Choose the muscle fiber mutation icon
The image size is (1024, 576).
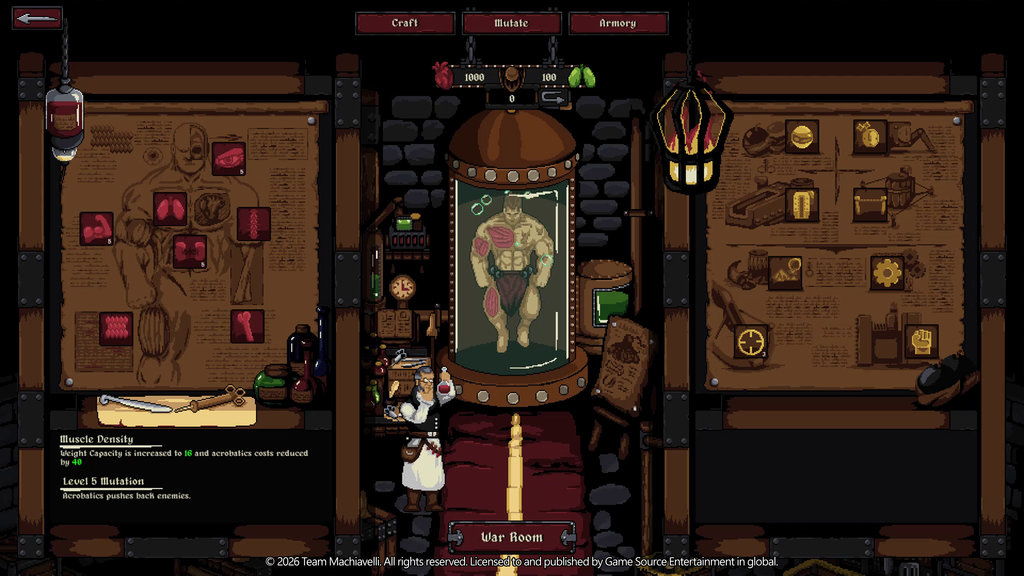116,328
